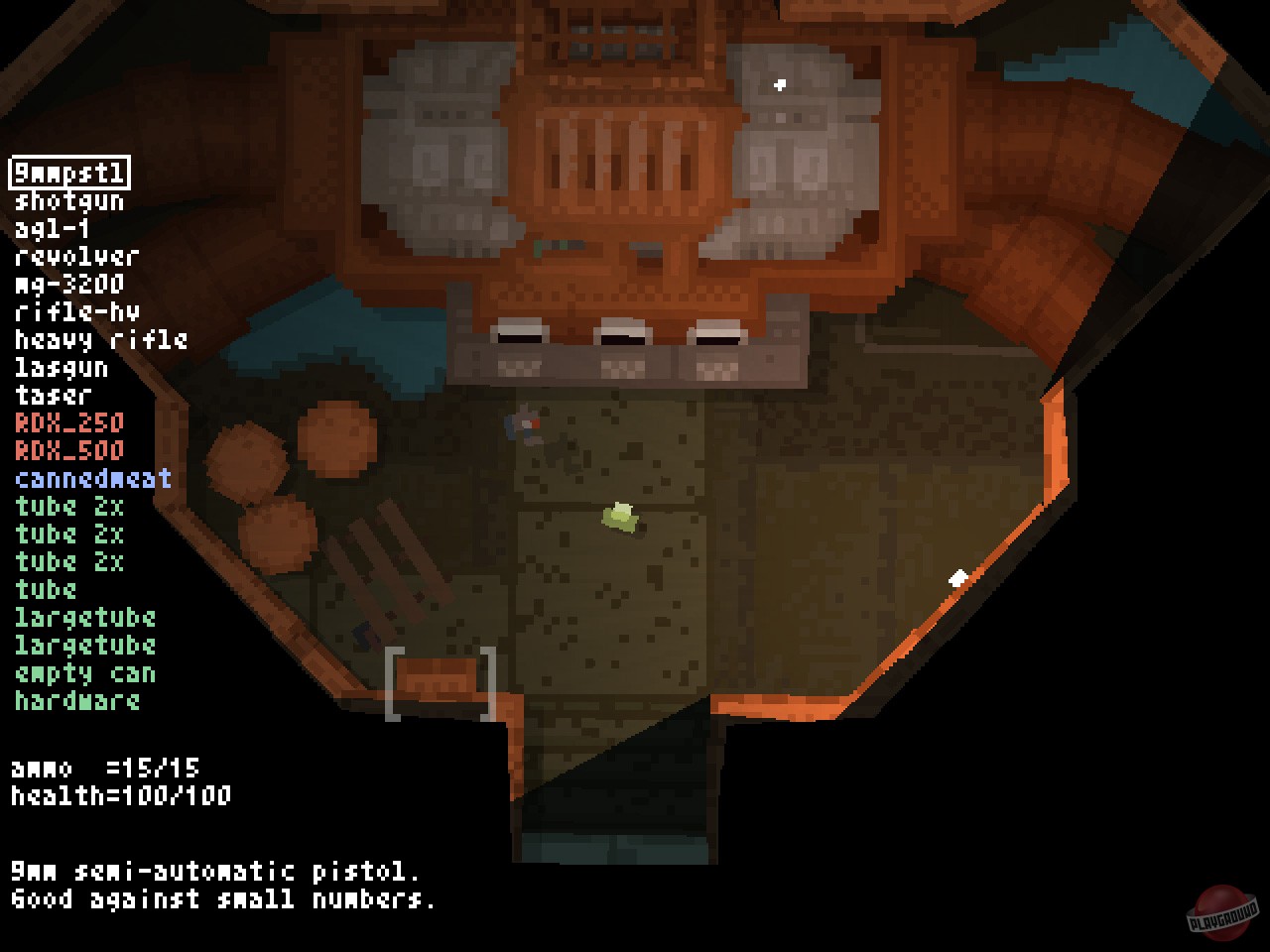Click the white pickup near the right wall
The width and height of the screenshot is (1270, 952).
[957, 575]
